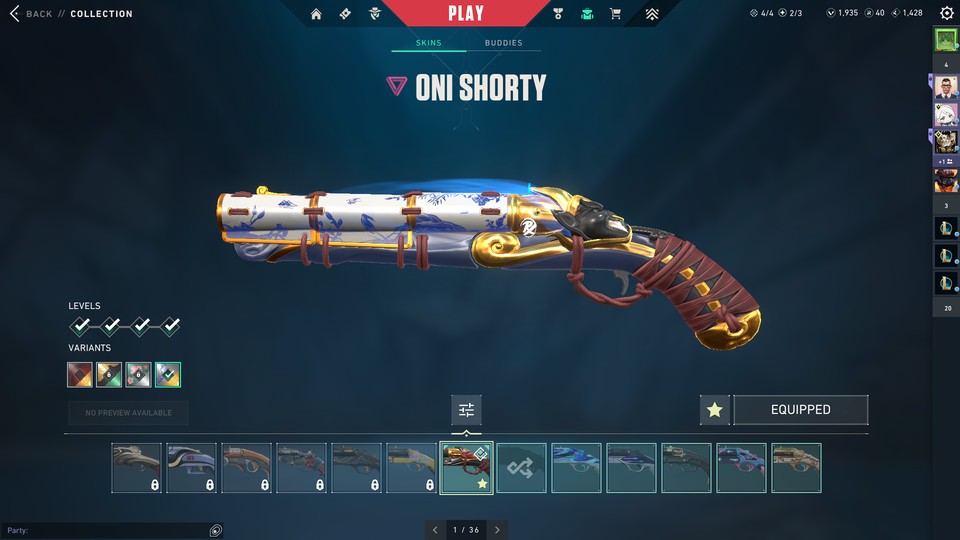This screenshot has height=540, width=960.
Task: Choose the pink and blue Shorty skin
Action: pos(741,468)
